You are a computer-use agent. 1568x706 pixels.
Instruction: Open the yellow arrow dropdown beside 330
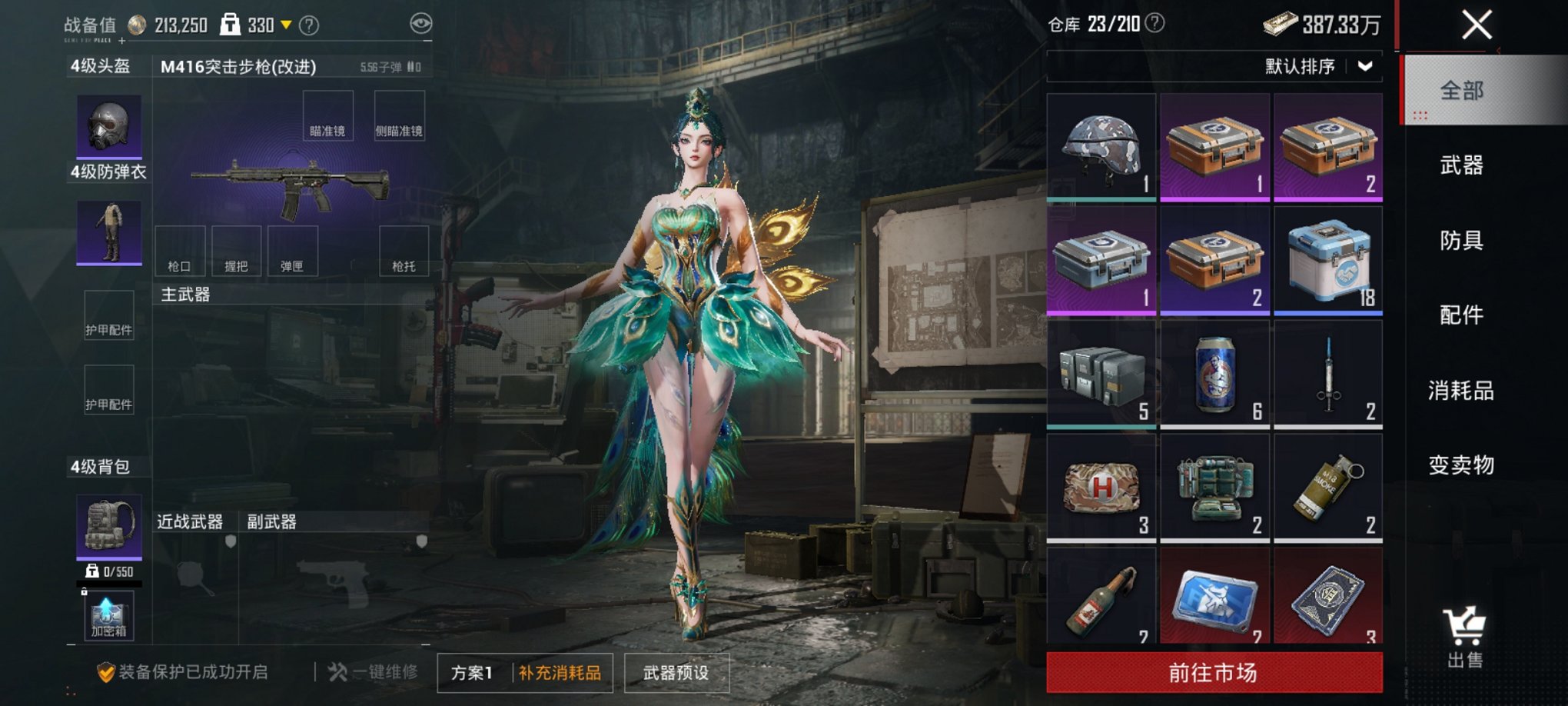pyautogui.click(x=287, y=25)
